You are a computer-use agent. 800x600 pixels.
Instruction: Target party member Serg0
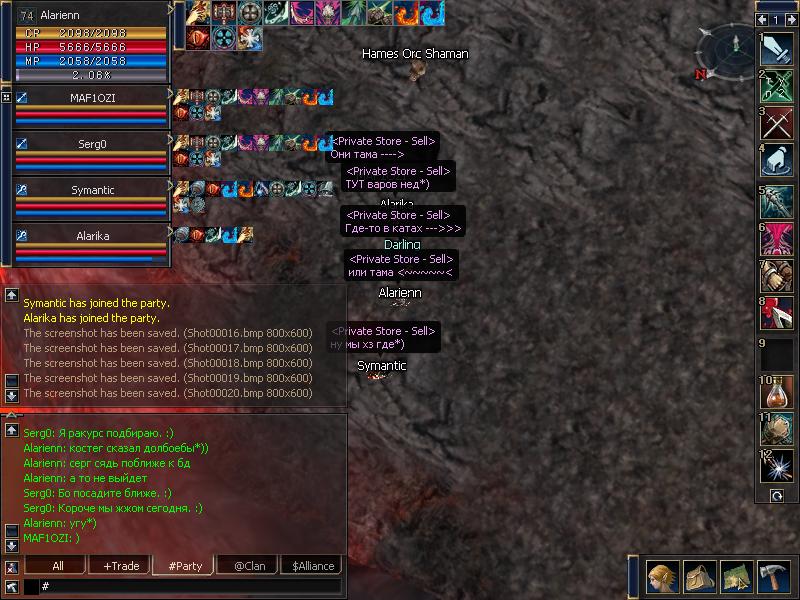point(90,144)
